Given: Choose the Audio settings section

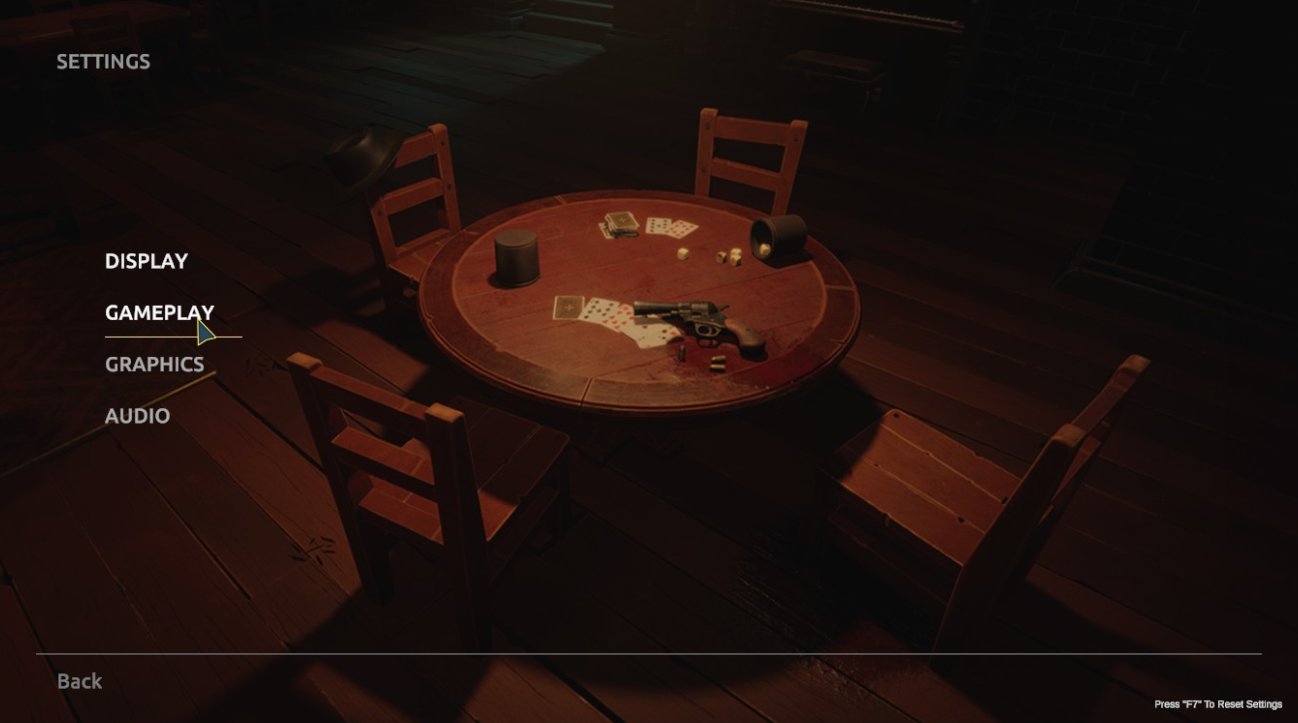Looking at the screenshot, I should pyautogui.click(x=137, y=416).
